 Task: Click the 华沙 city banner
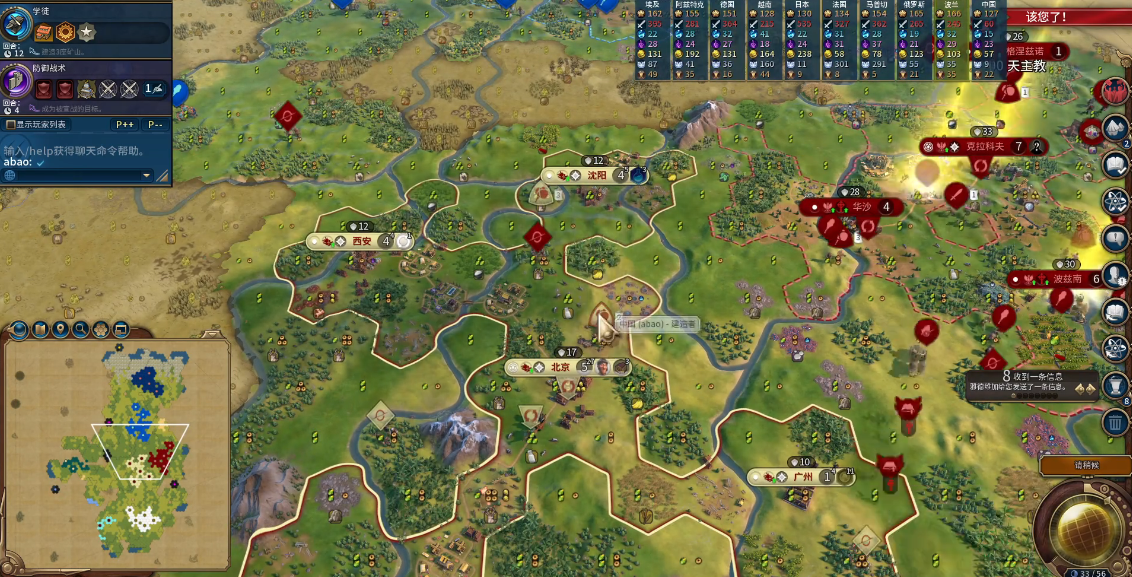pyautogui.click(x=860, y=207)
